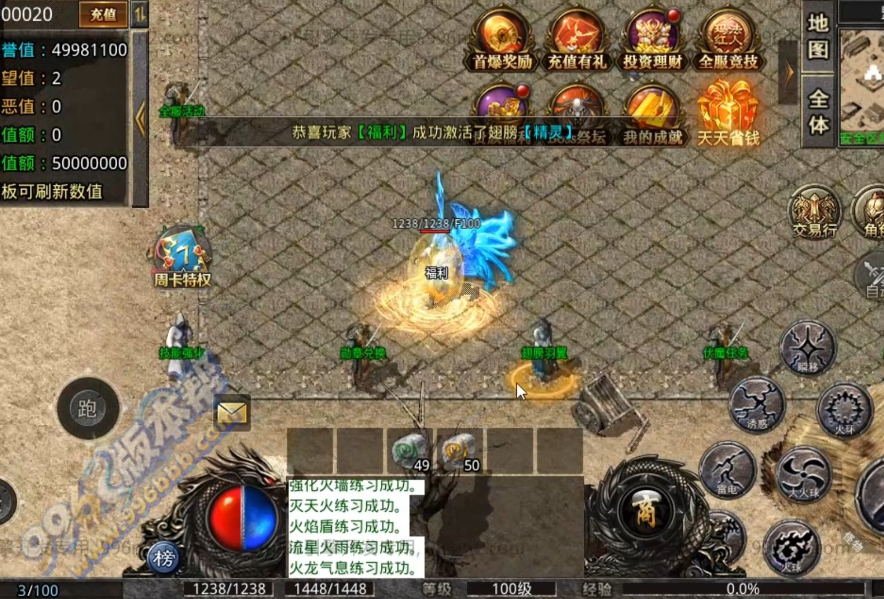
Task: Open the 我的成就 achievements icon
Action: [x=652, y=112]
